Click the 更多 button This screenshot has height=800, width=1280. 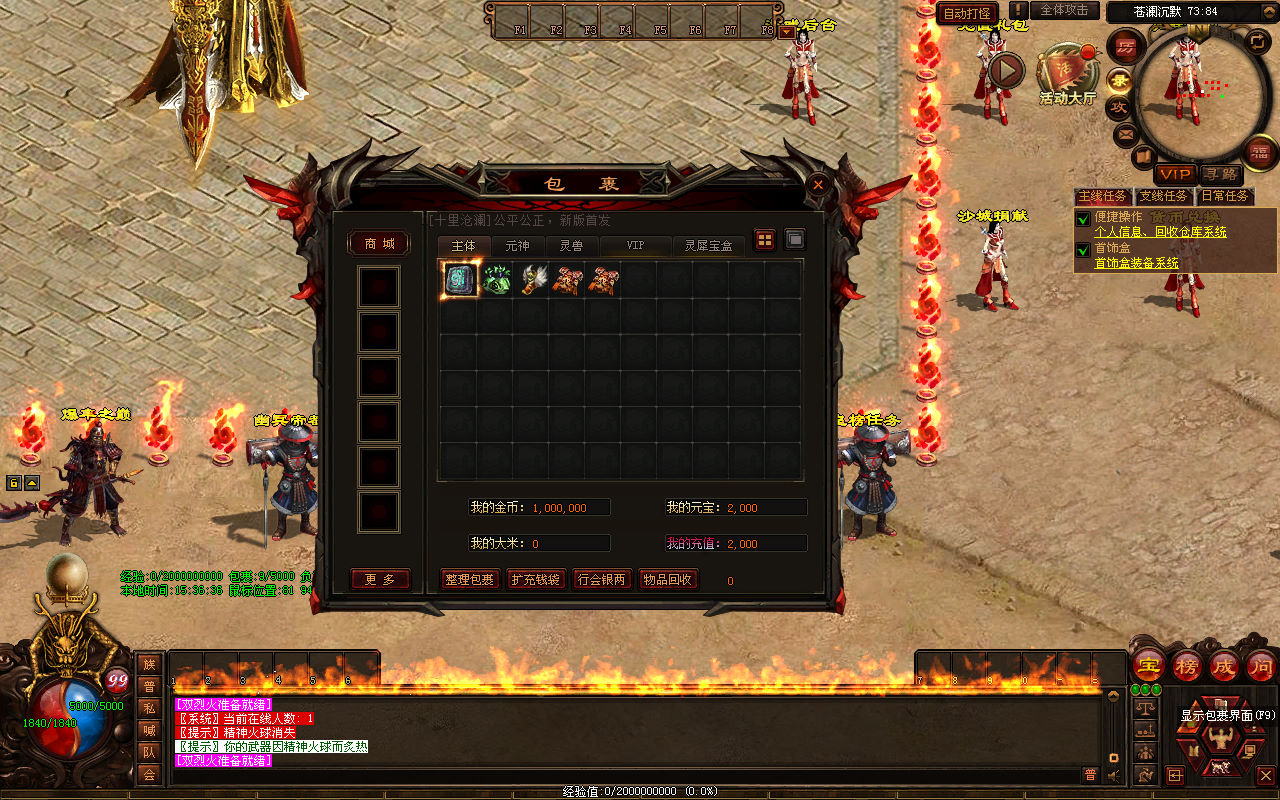pos(380,579)
